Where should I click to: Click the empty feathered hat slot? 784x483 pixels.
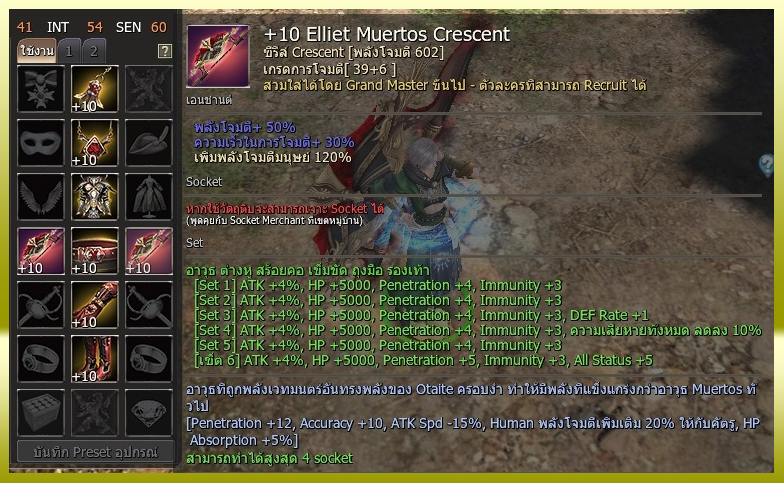[x=149, y=144]
